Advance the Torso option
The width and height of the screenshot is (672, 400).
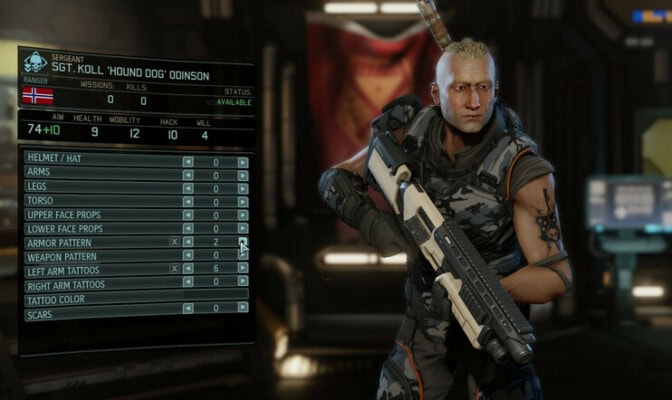pos(243,202)
